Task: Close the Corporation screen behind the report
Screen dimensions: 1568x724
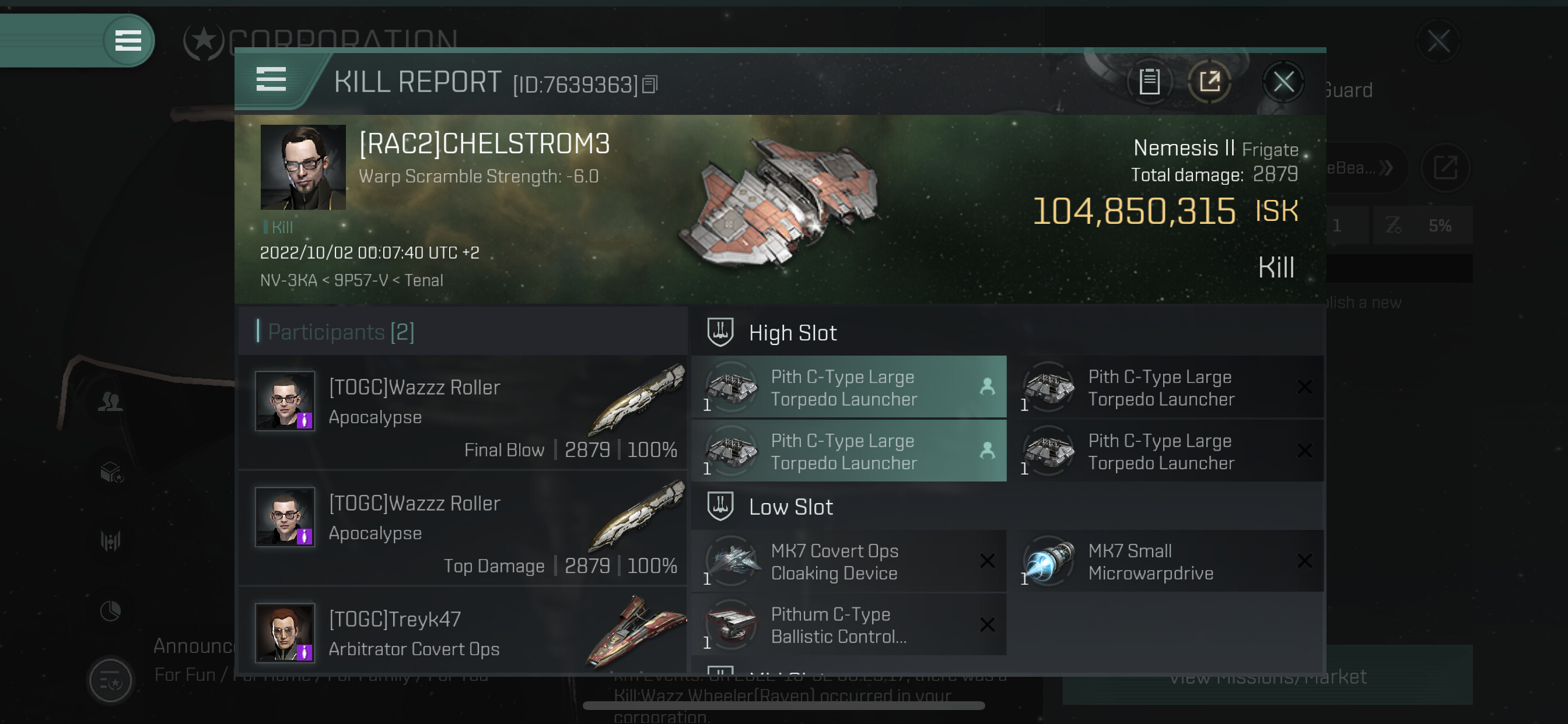Action: click(x=1438, y=41)
